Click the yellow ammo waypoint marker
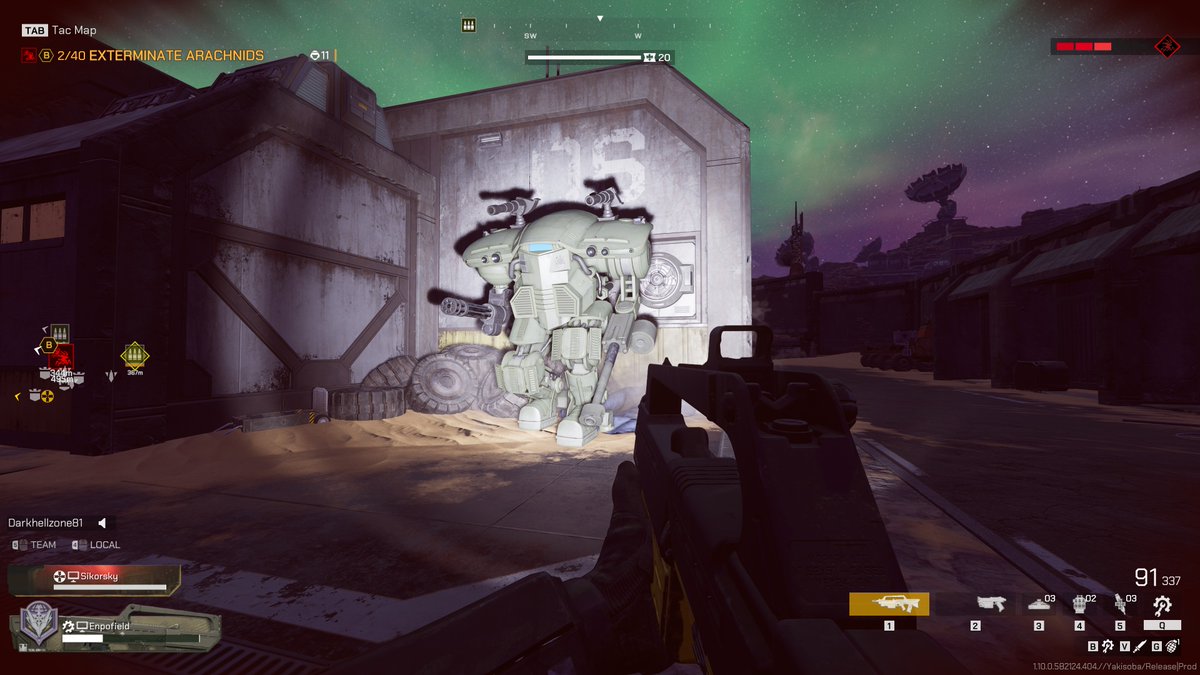This screenshot has height=675, width=1200. 133,354
